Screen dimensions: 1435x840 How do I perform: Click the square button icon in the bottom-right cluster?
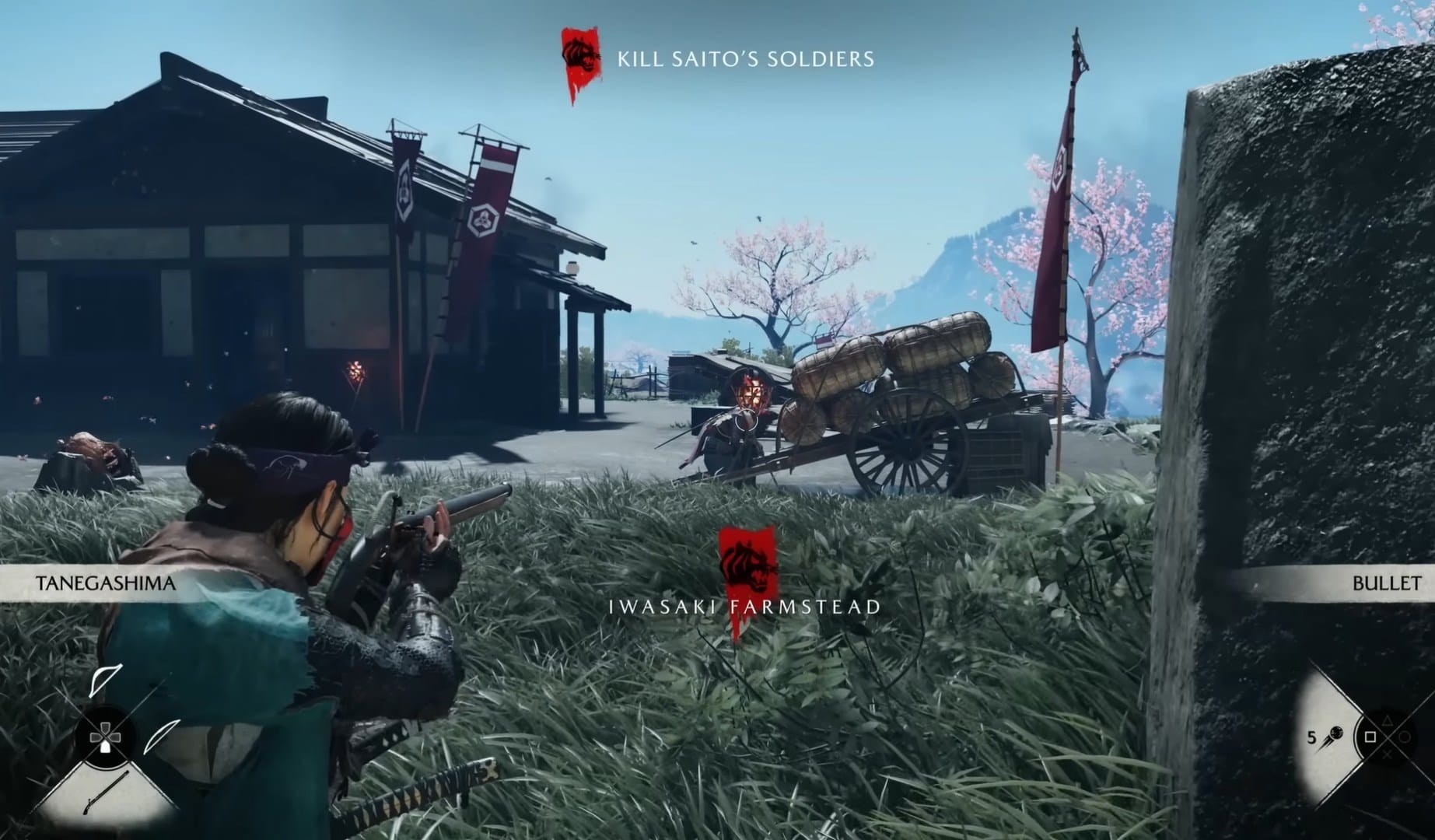click(x=1370, y=737)
